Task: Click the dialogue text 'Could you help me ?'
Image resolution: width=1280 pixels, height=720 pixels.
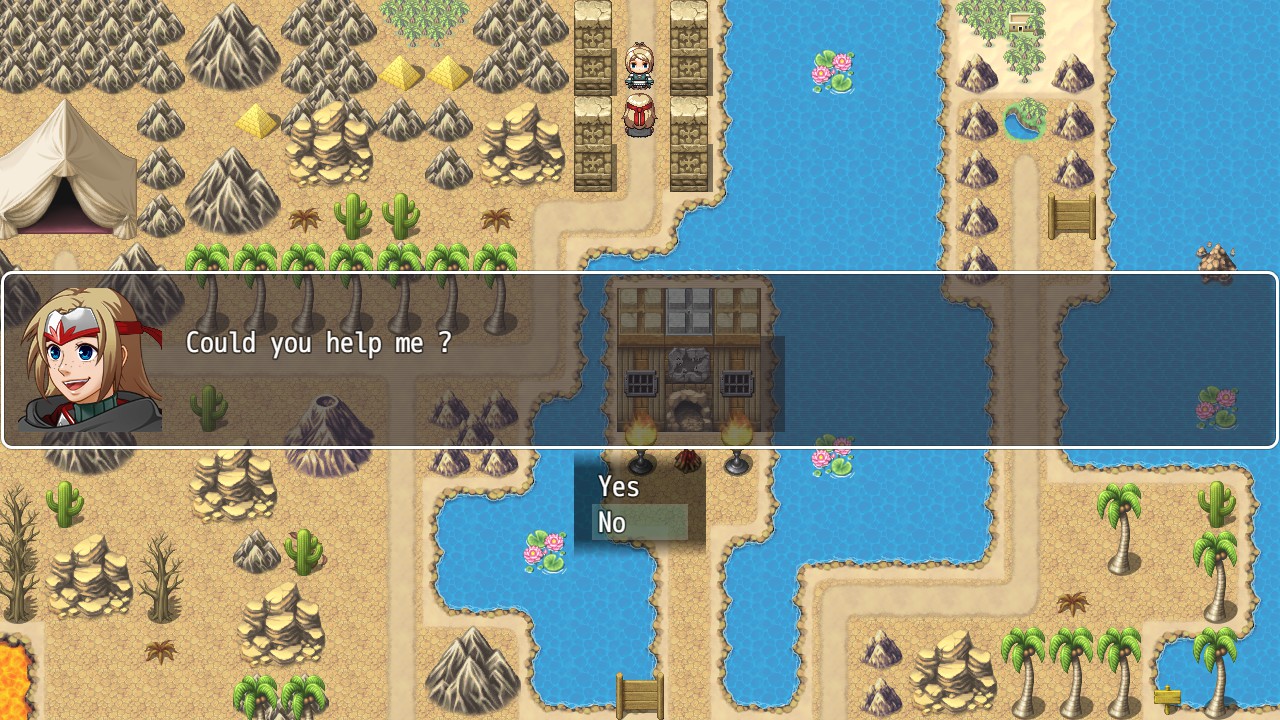Action: pyautogui.click(x=320, y=343)
